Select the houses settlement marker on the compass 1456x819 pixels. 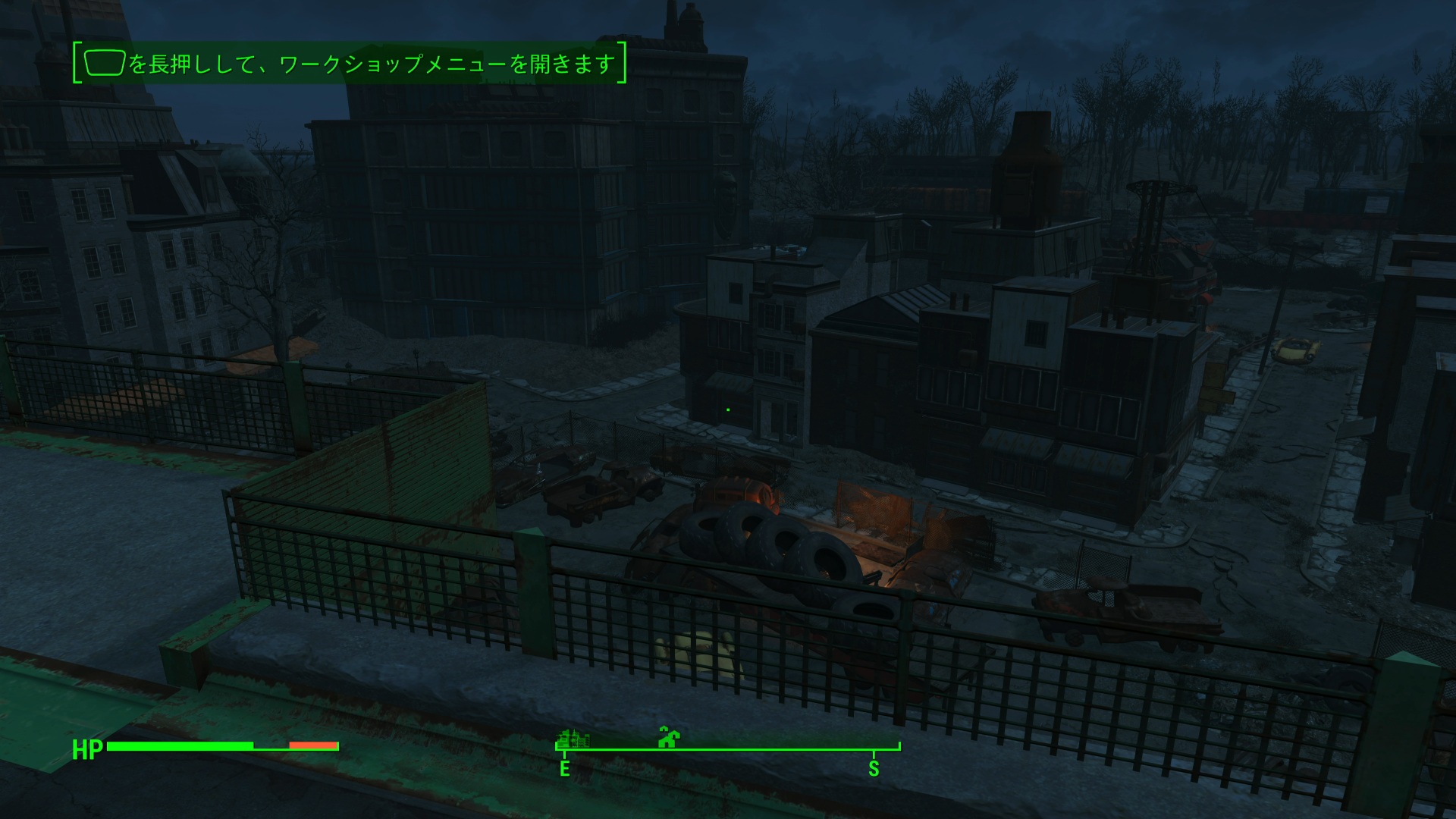[x=668, y=736]
